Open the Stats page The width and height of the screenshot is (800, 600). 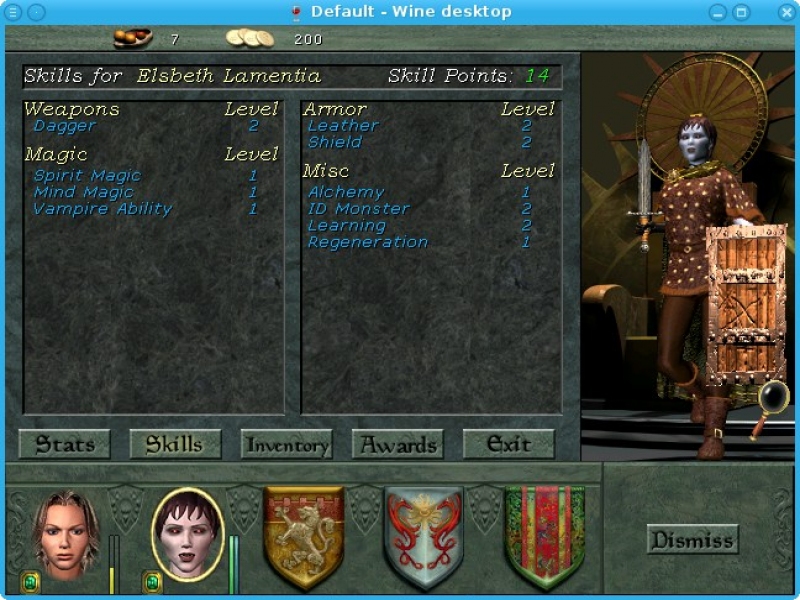65,445
